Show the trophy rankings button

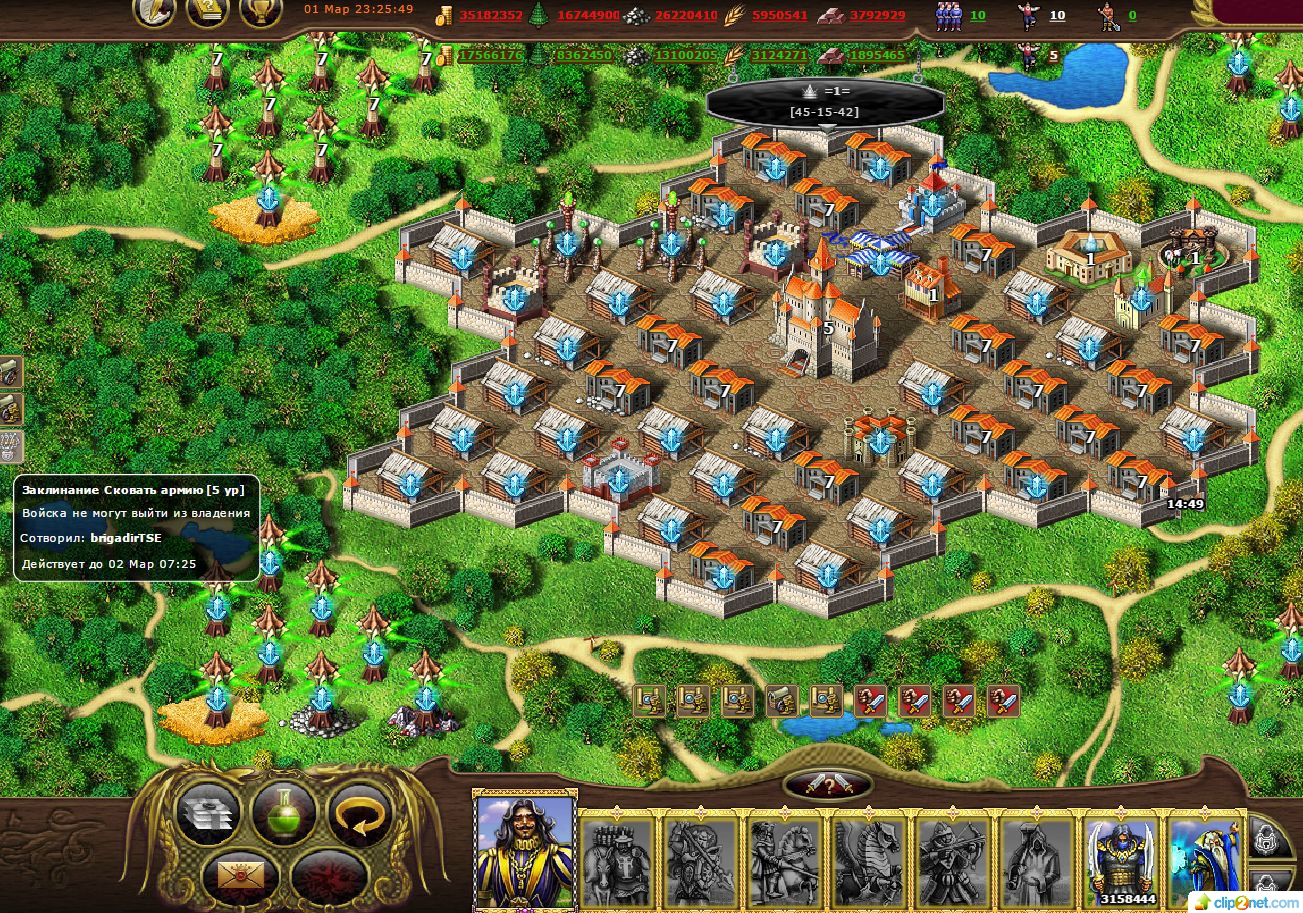click(x=260, y=12)
